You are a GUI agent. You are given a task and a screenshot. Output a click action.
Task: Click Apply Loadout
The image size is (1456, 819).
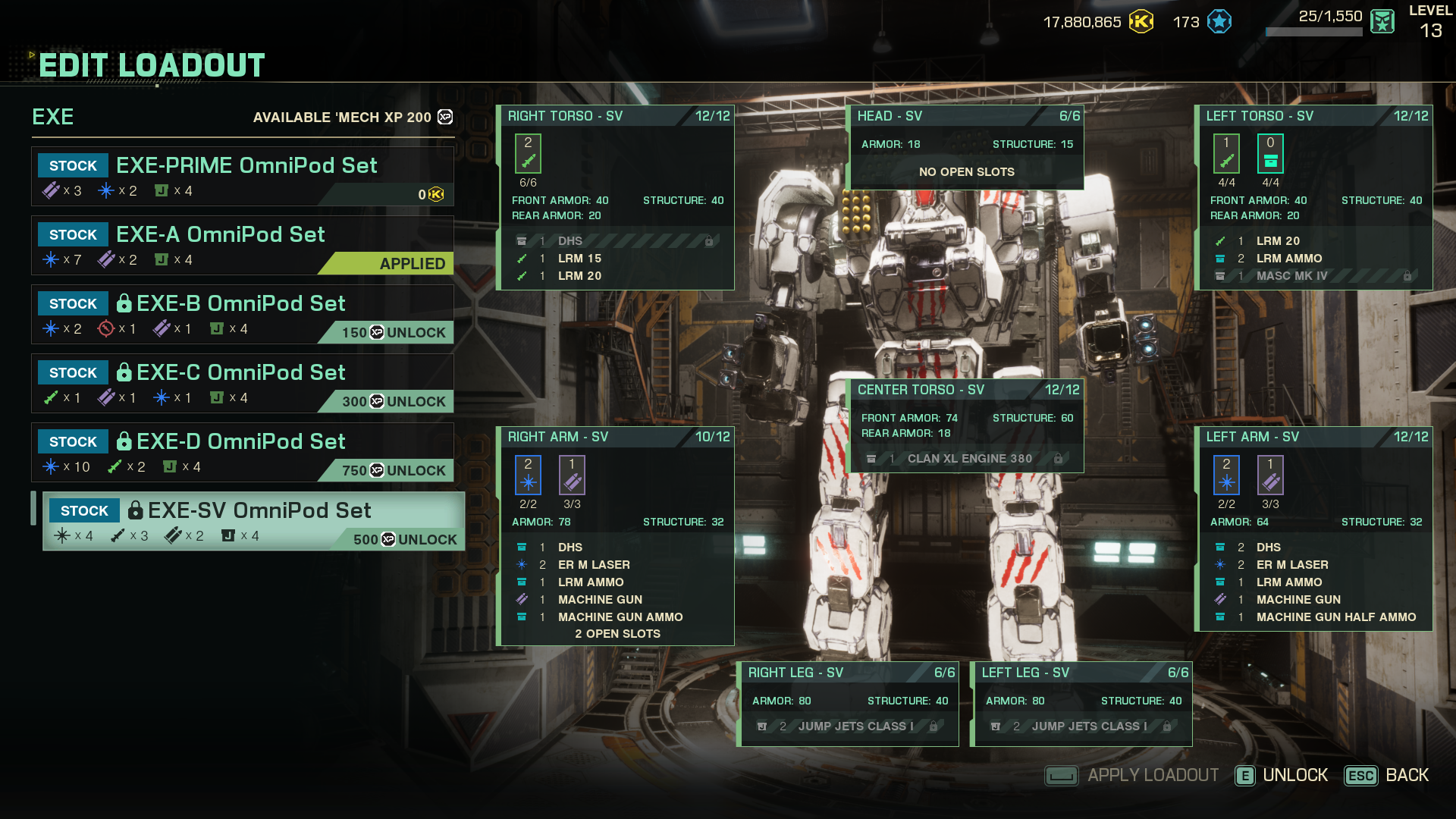point(1132,775)
